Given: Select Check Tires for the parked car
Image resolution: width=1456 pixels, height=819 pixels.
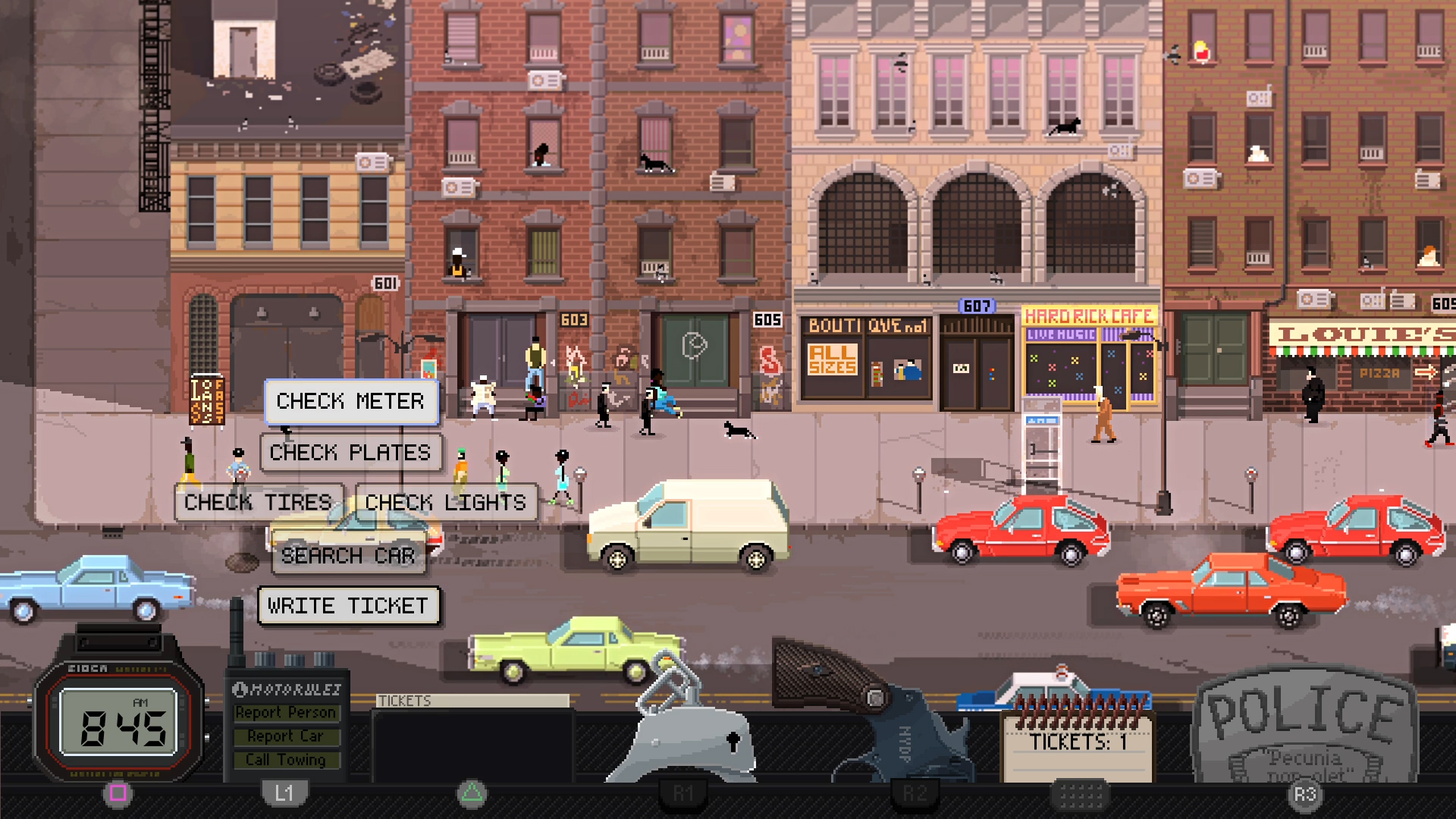Looking at the screenshot, I should [x=259, y=502].
